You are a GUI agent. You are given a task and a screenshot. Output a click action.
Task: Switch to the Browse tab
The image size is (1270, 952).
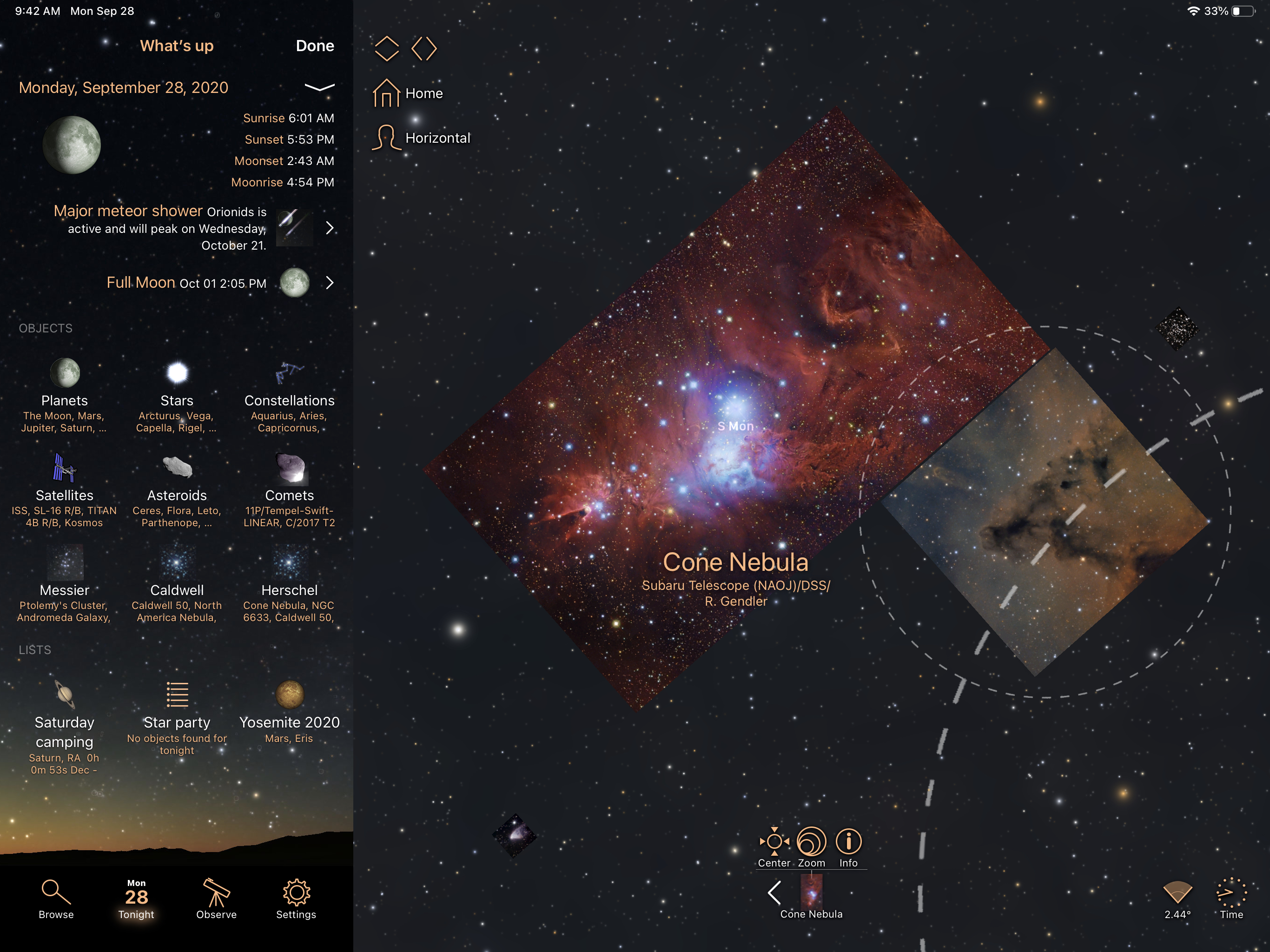[x=56, y=899]
